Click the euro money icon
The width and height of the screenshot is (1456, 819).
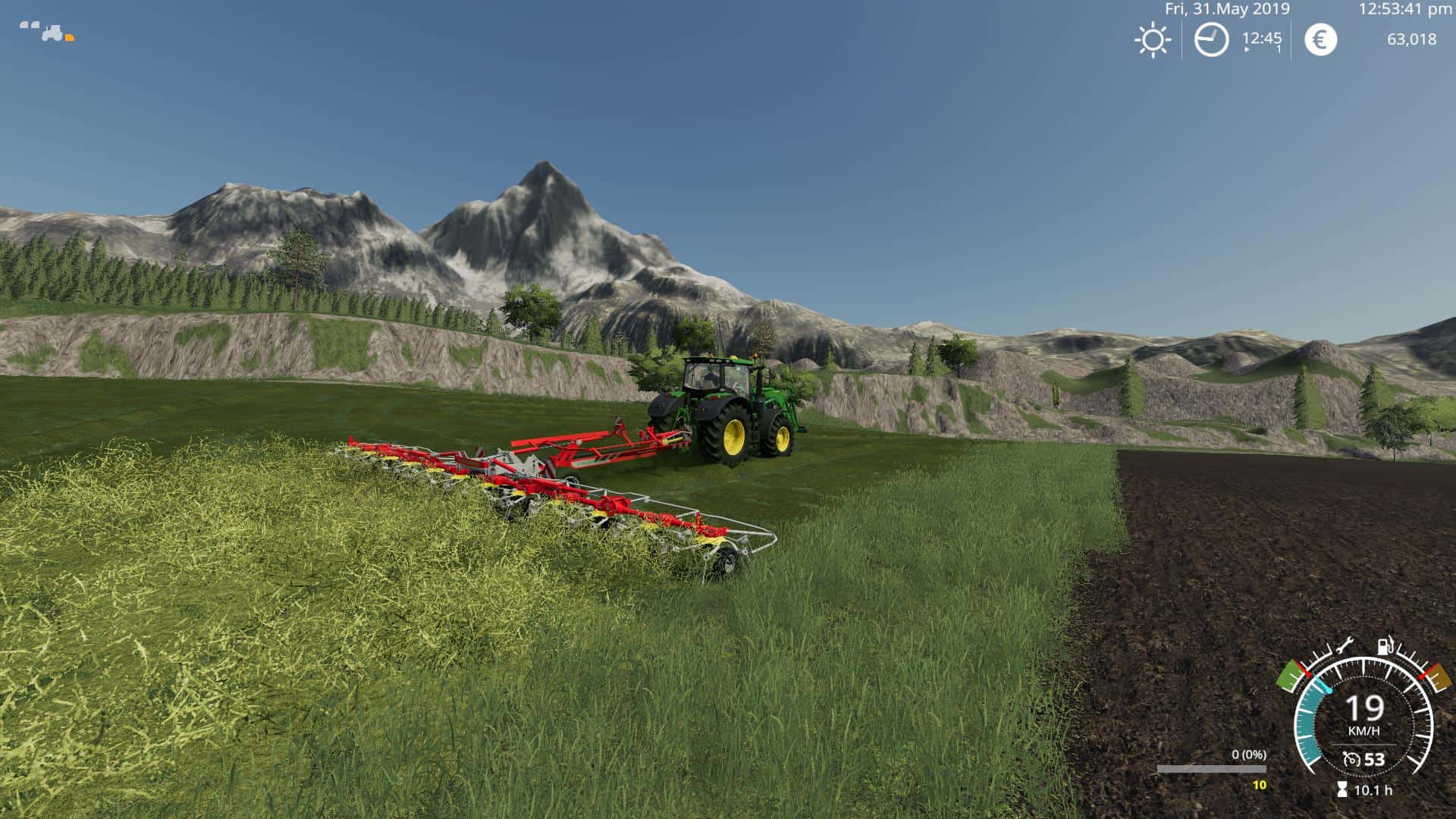1320,39
